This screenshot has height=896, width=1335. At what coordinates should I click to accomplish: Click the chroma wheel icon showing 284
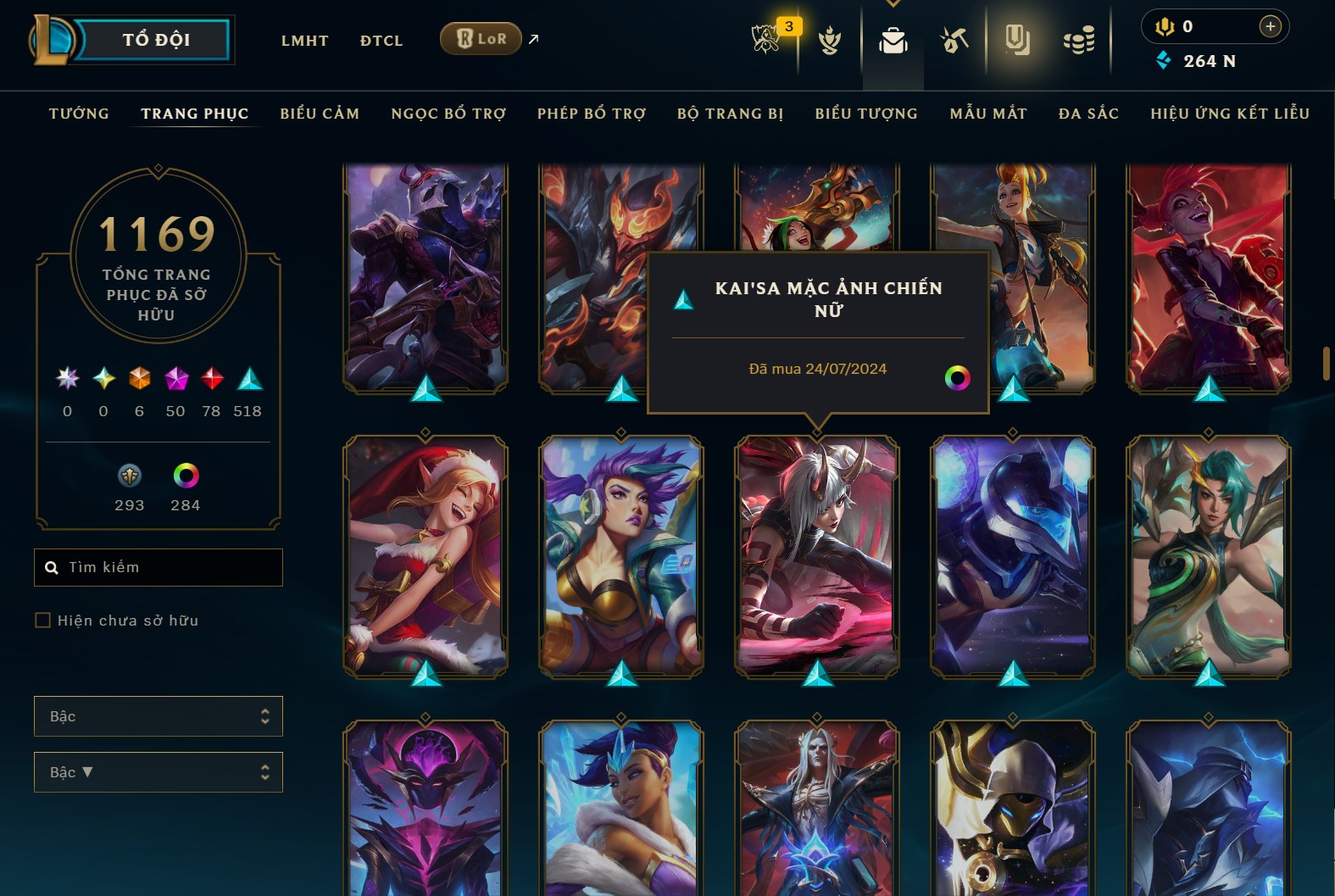coord(186,475)
